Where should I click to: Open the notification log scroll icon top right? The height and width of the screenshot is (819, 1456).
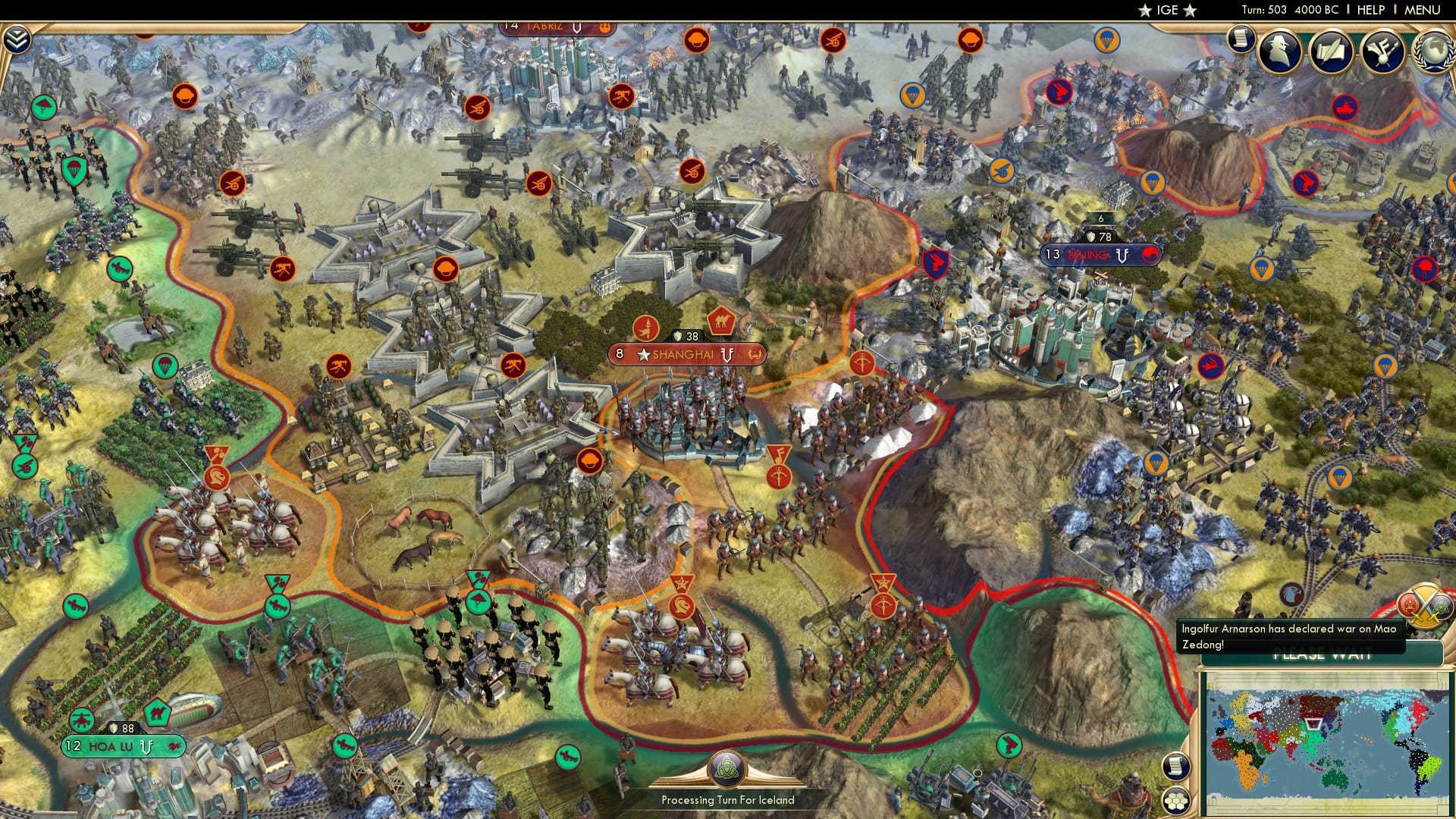tap(1241, 39)
